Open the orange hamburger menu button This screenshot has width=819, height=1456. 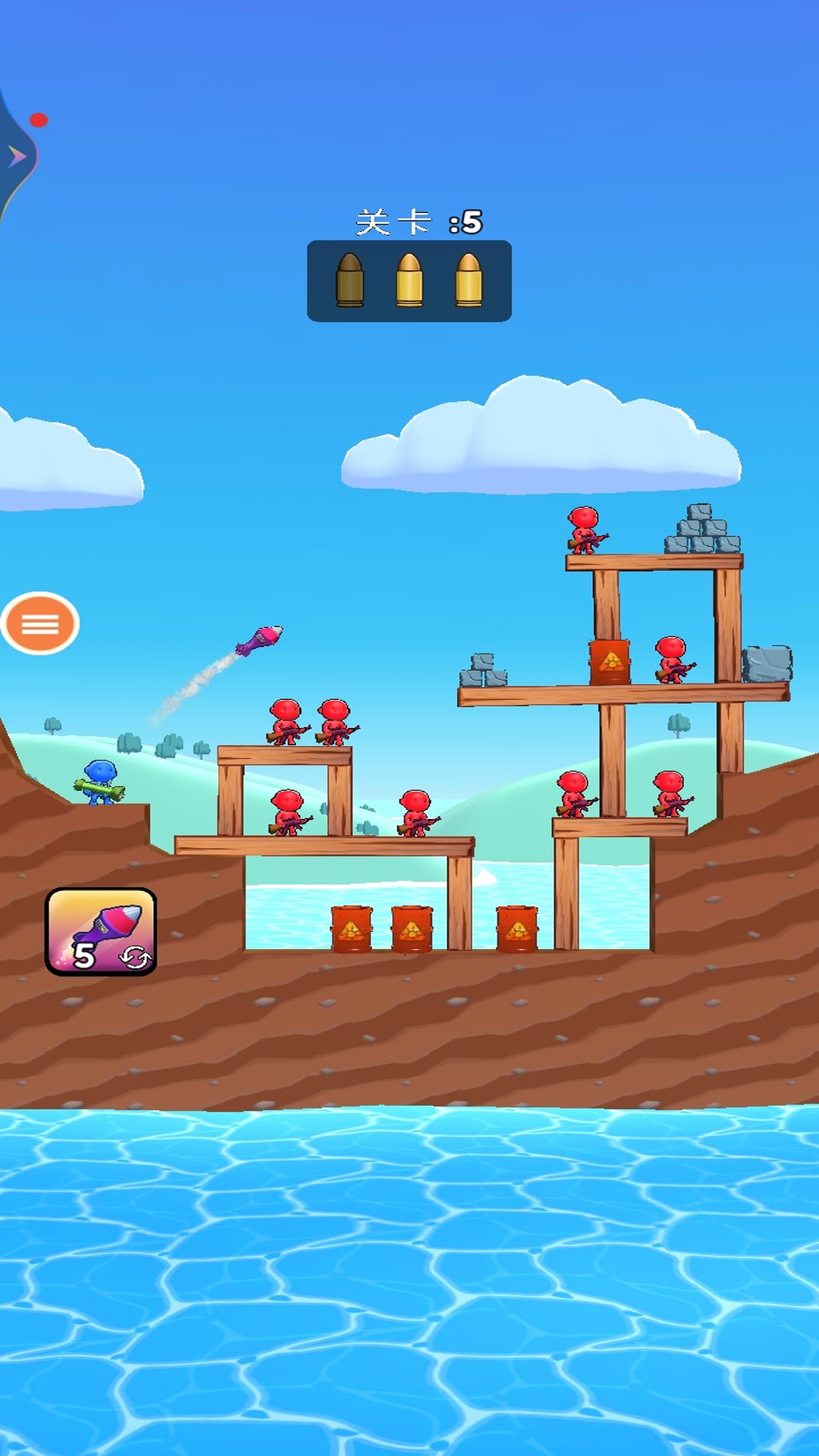(40, 623)
